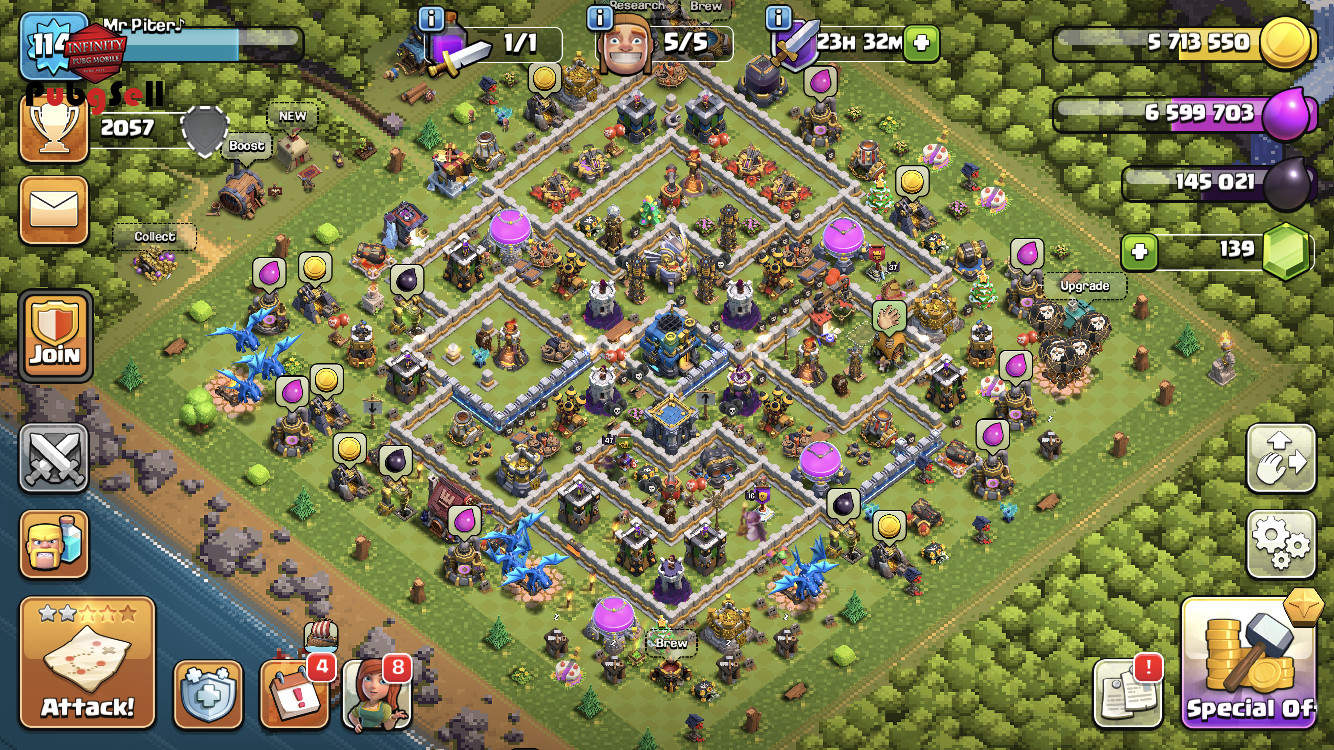The image size is (1334, 750).
Task: View the trophy league button
Action: (x=54, y=127)
